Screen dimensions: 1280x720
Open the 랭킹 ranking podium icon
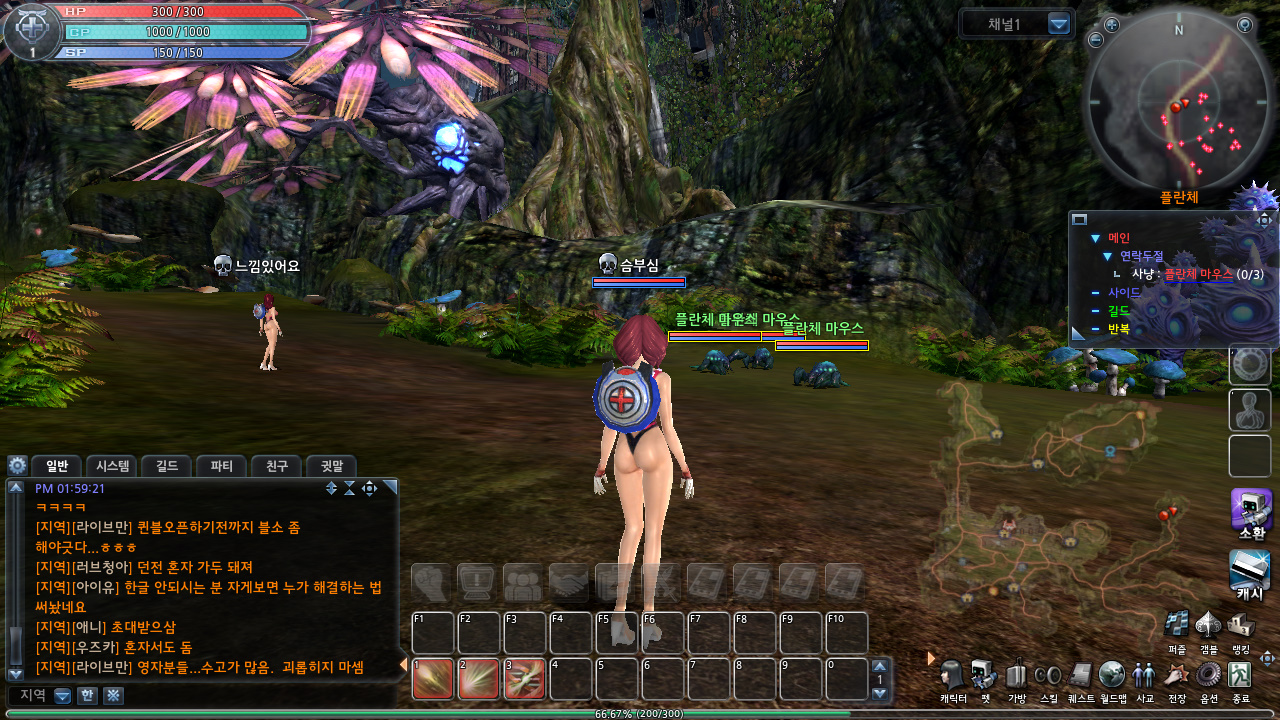pyautogui.click(x=1241, y=625)
